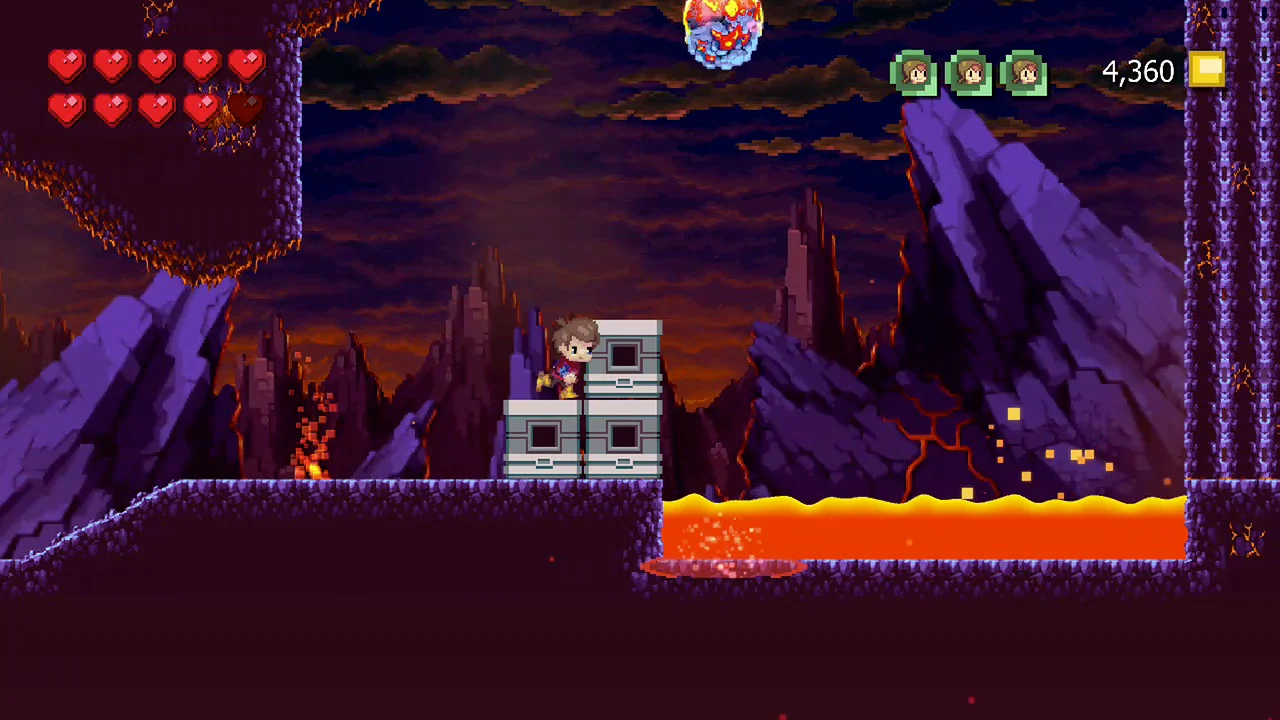1280x720 pixels.
Task: Click a floating ember spark above the lava
Action: [1013, 414]
